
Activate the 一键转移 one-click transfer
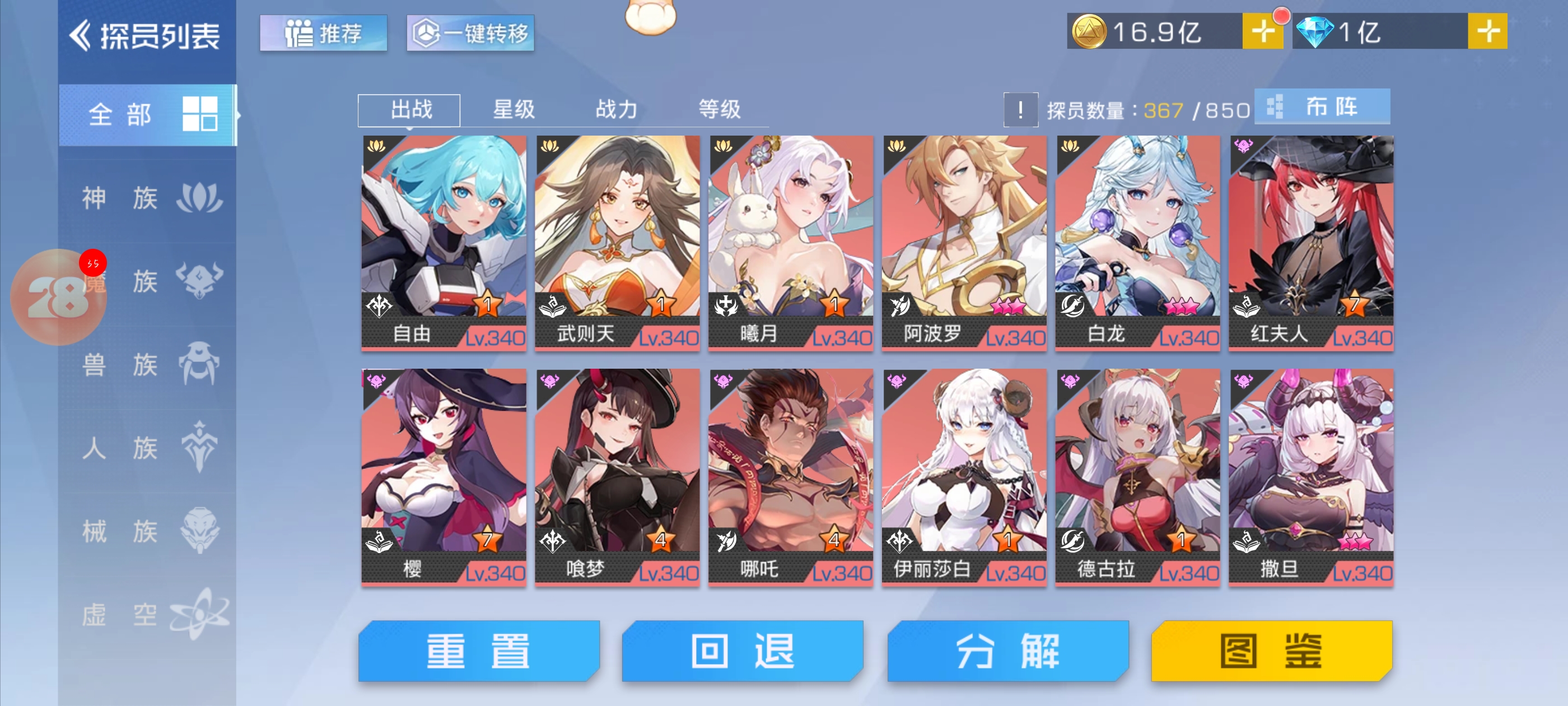(470, 33)
